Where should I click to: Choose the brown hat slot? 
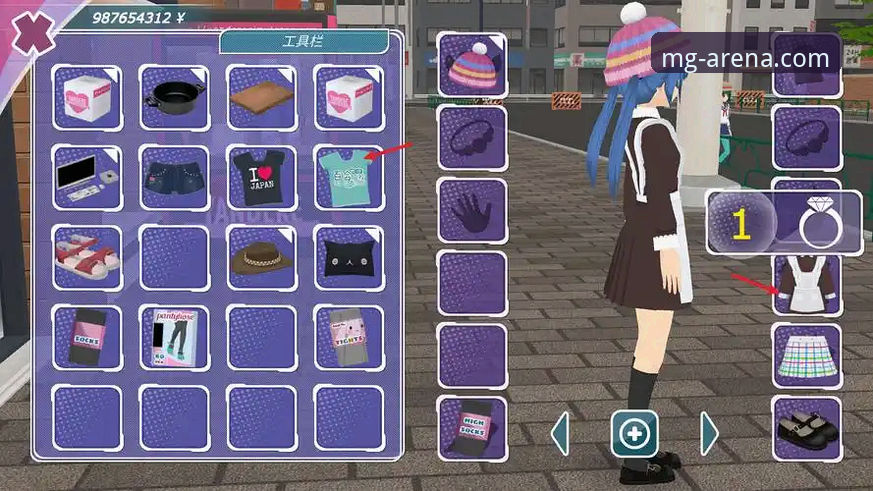262,258
